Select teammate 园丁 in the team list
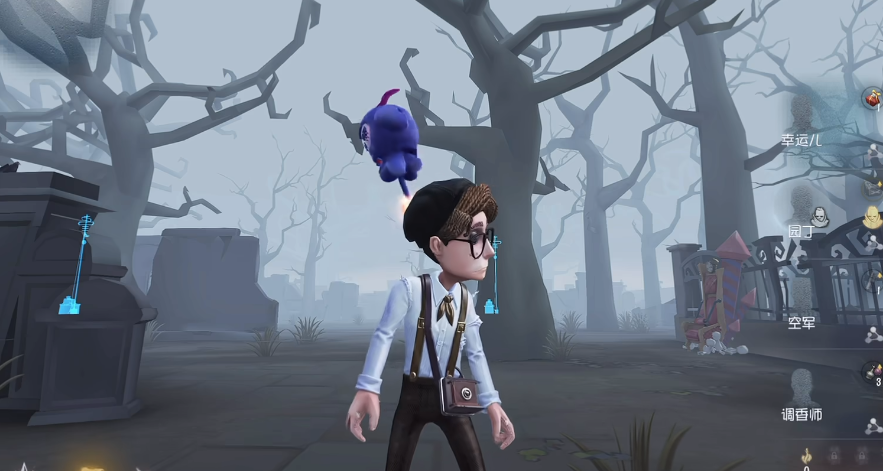 [x=801, y=213]
